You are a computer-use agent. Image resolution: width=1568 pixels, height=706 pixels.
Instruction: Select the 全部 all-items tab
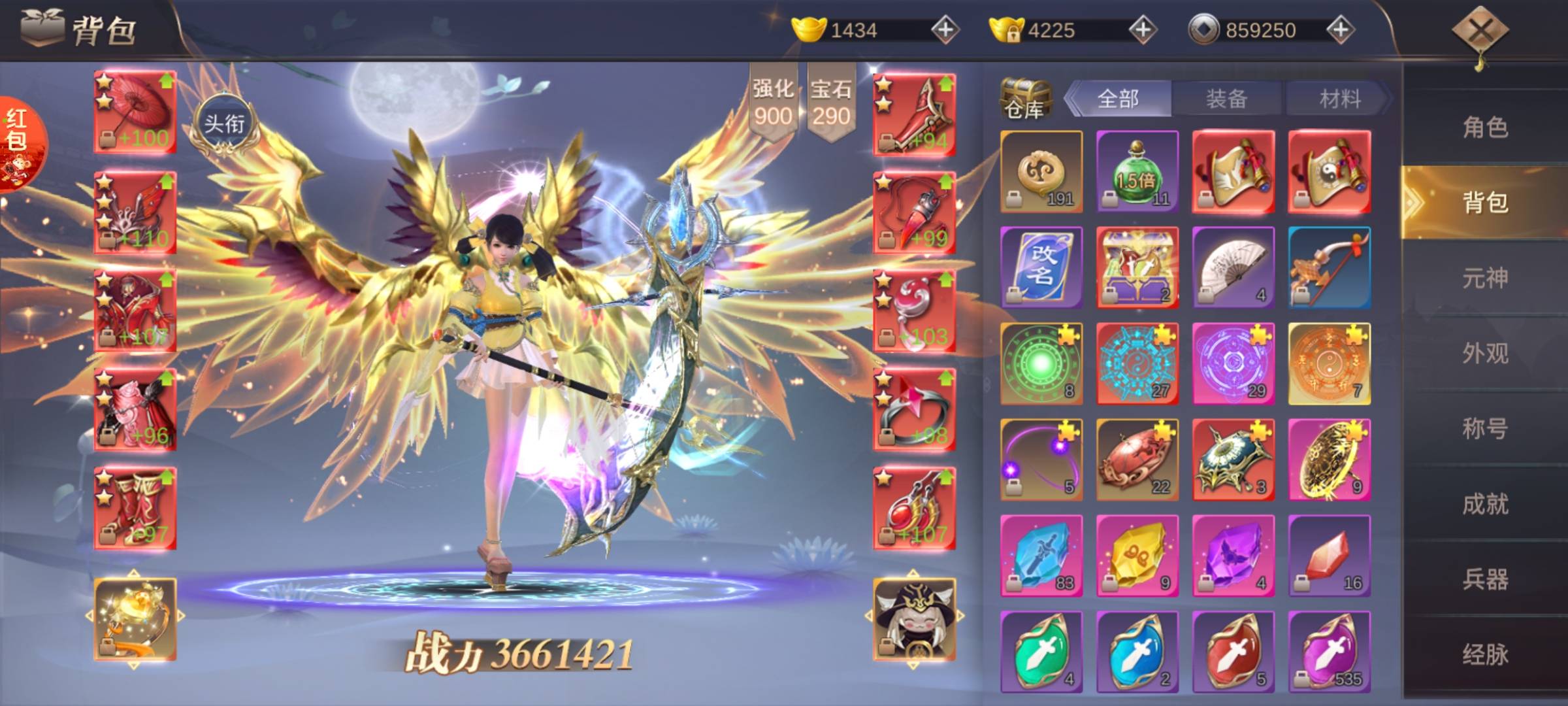coord(1118,99)
